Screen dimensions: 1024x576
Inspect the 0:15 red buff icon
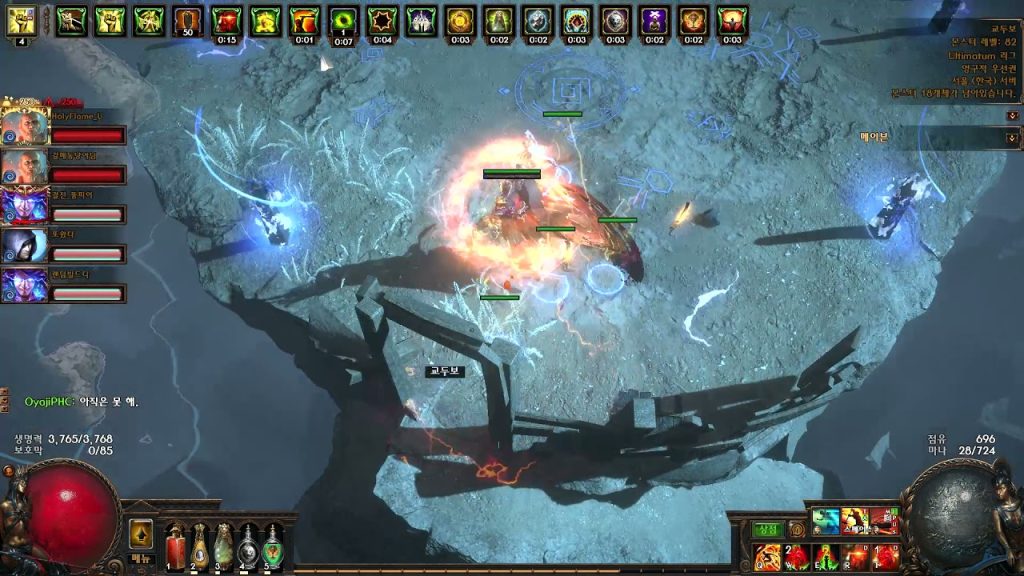[227, 20]
